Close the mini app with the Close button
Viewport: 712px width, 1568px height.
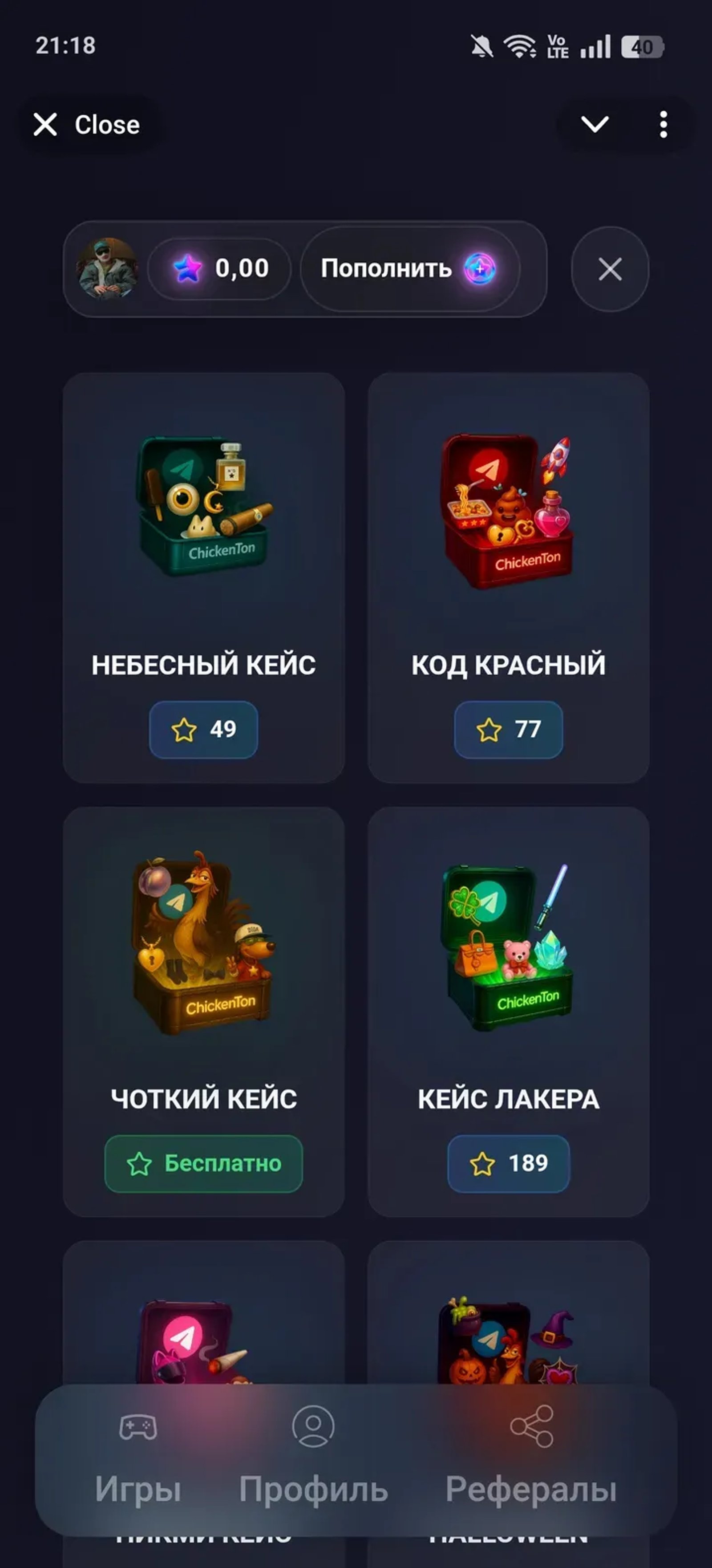pyautogui.click(x=88, y=125)
